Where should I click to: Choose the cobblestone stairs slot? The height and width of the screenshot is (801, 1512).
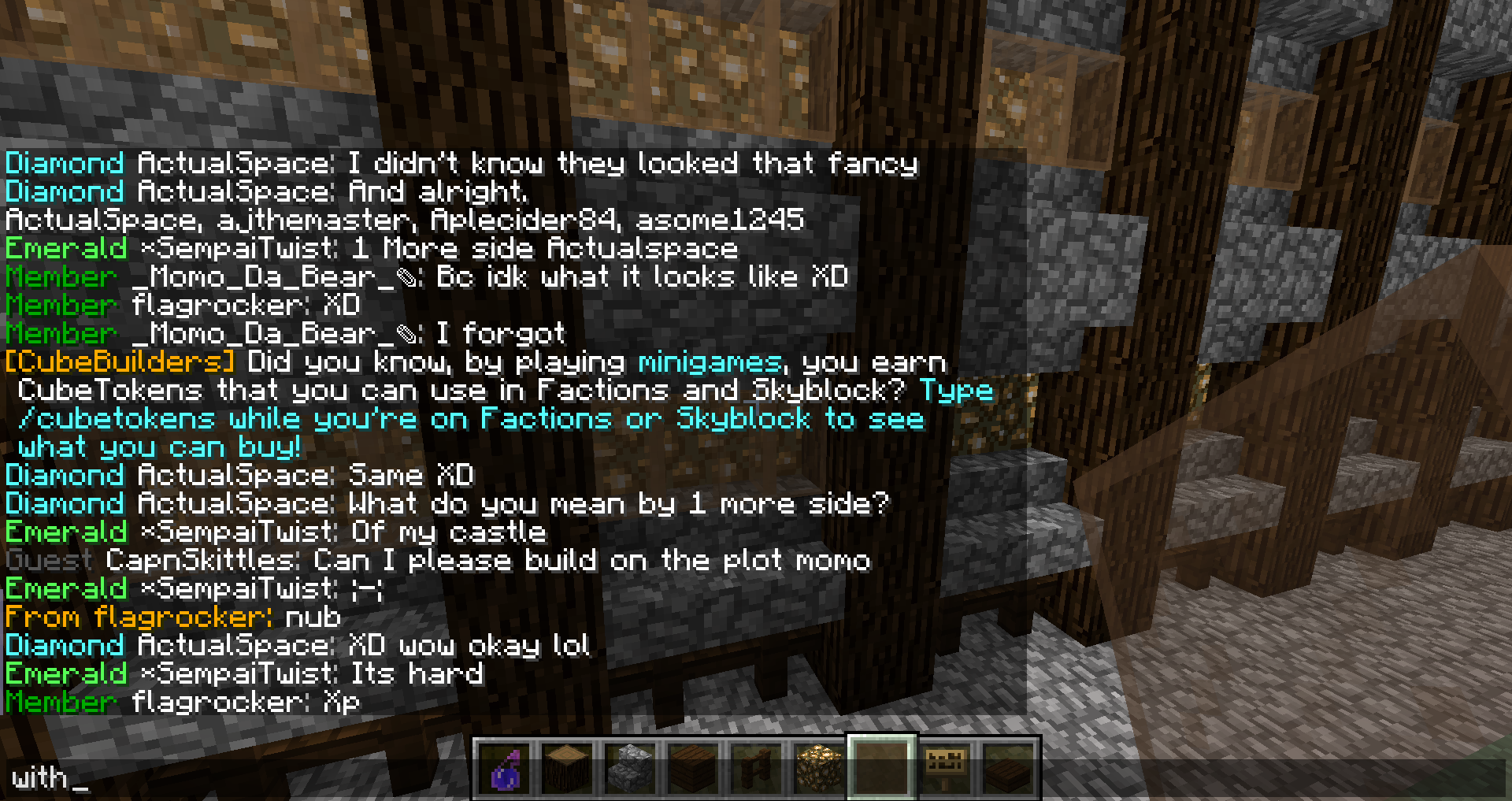[631, 768]
